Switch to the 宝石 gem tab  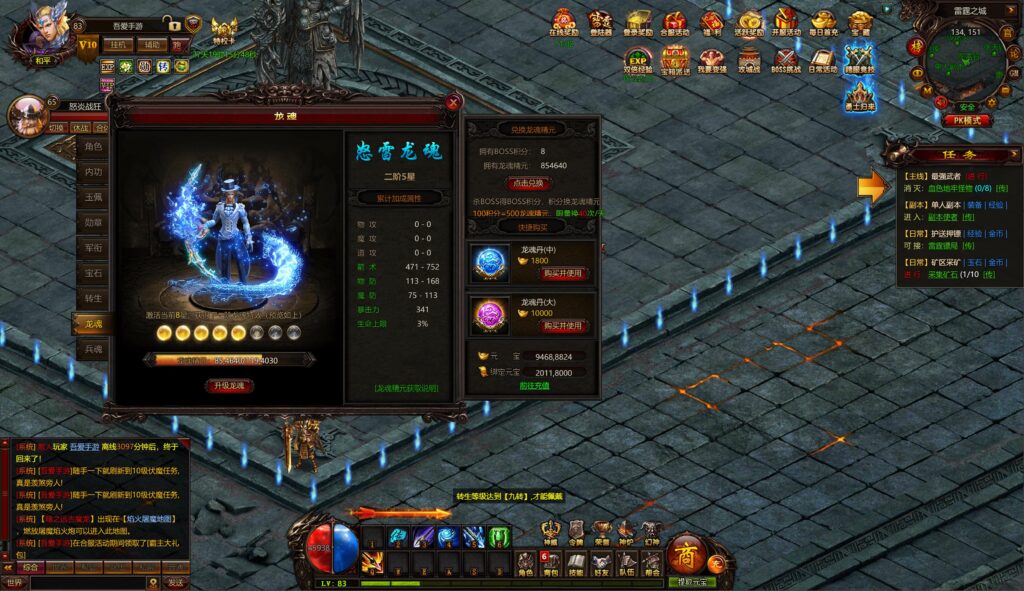click(x=93, y=272)
